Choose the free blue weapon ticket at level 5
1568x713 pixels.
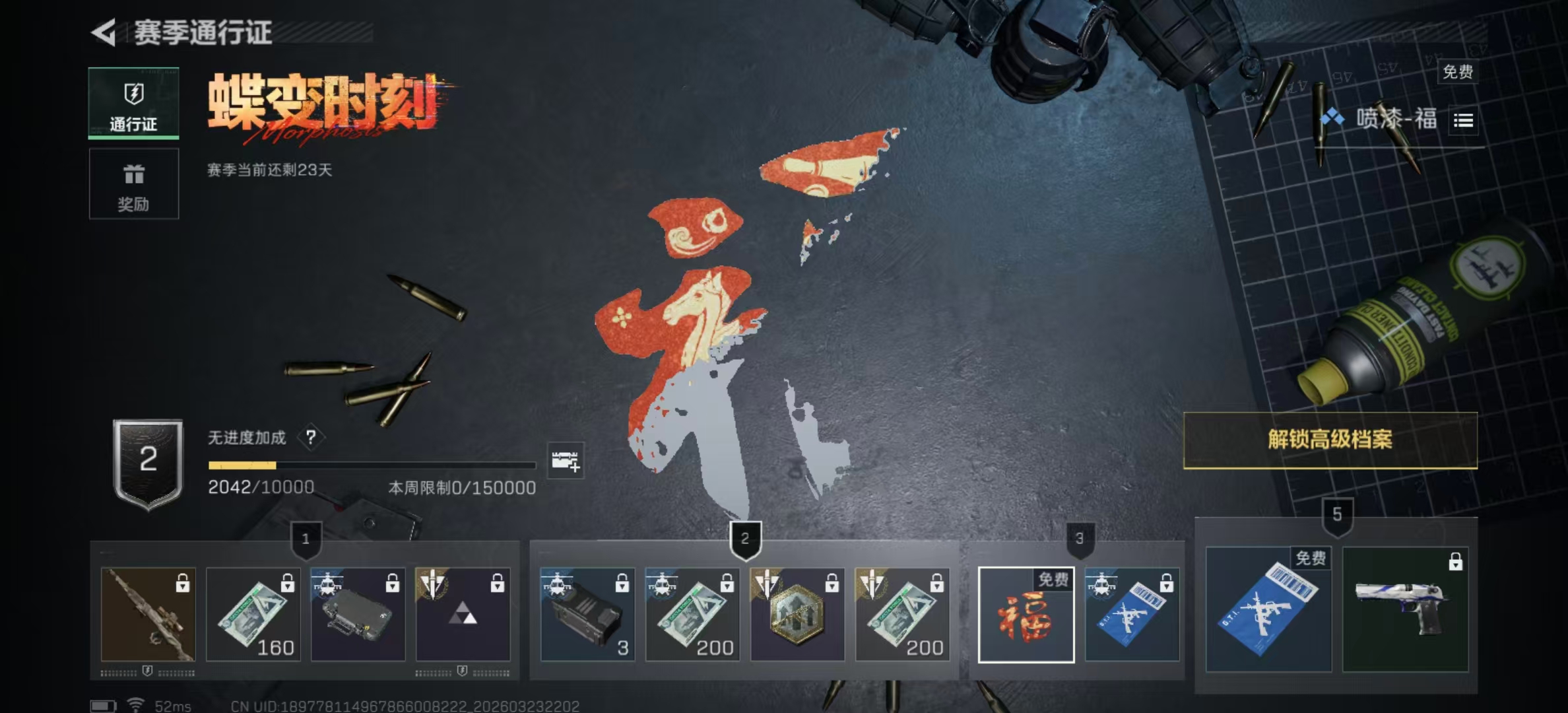(1268, 609)
